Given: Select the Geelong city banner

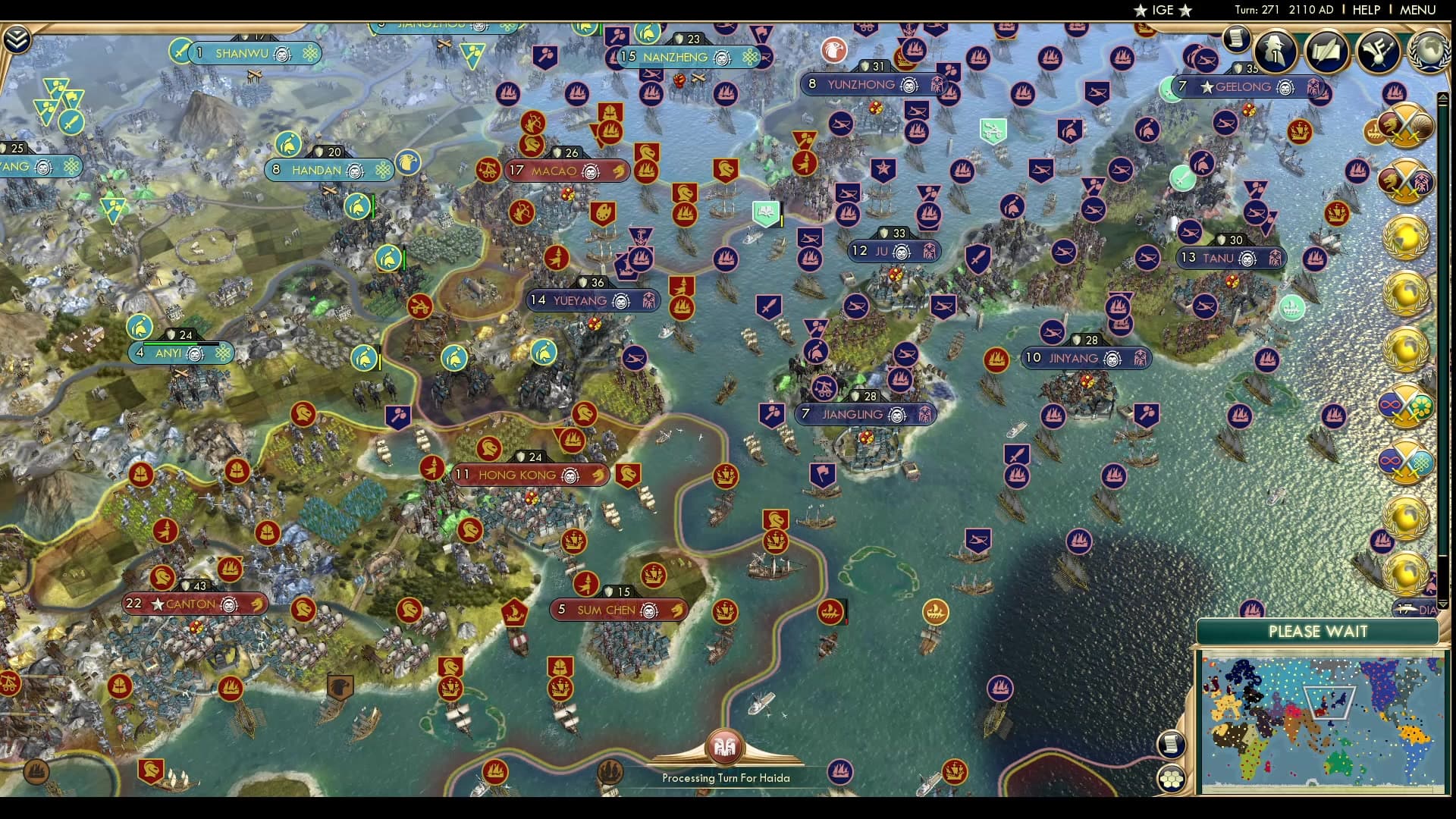Looking at the screenshot, I should point(1244,86).
